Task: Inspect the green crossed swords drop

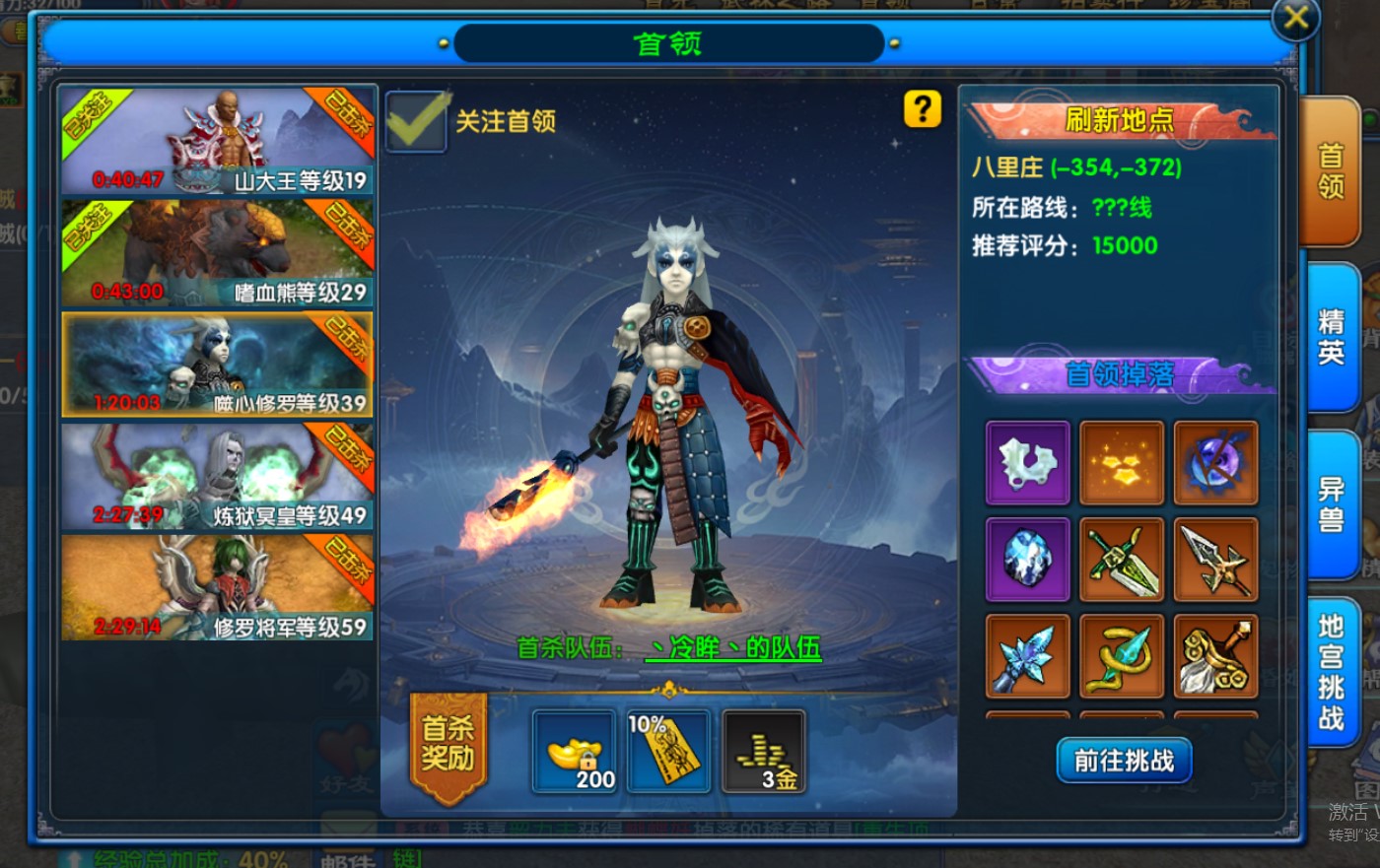Action: pos(1122,559)
